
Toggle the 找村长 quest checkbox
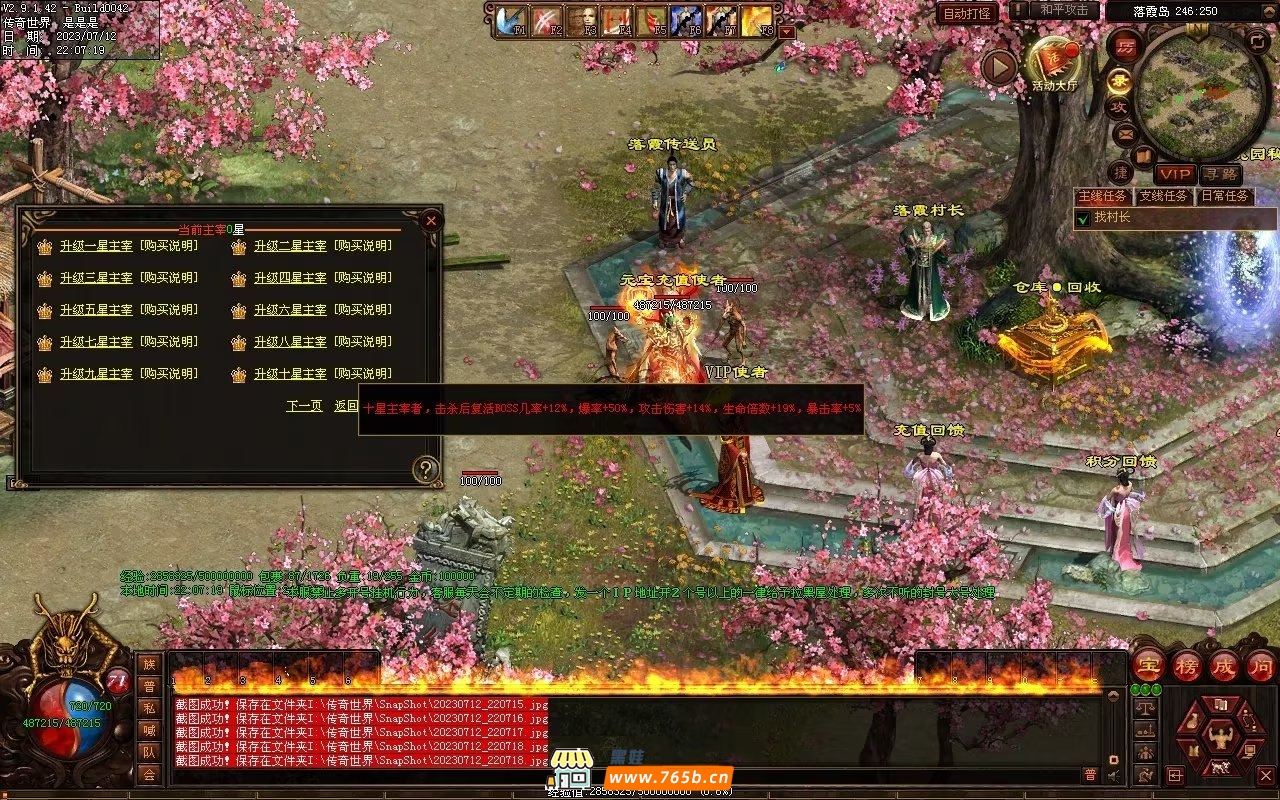1082,218
